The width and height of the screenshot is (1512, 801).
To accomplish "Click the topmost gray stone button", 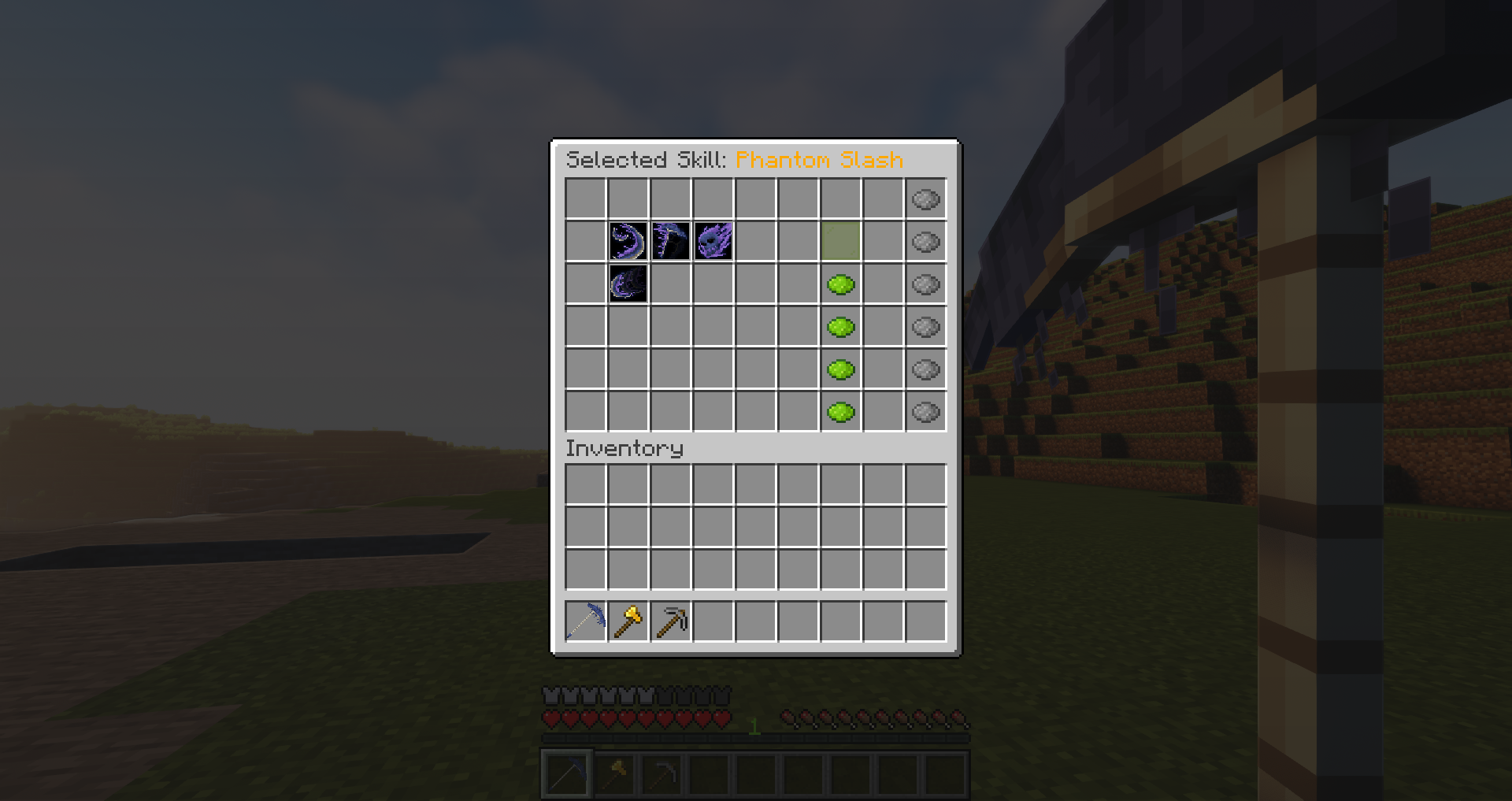I will point(925,199).
